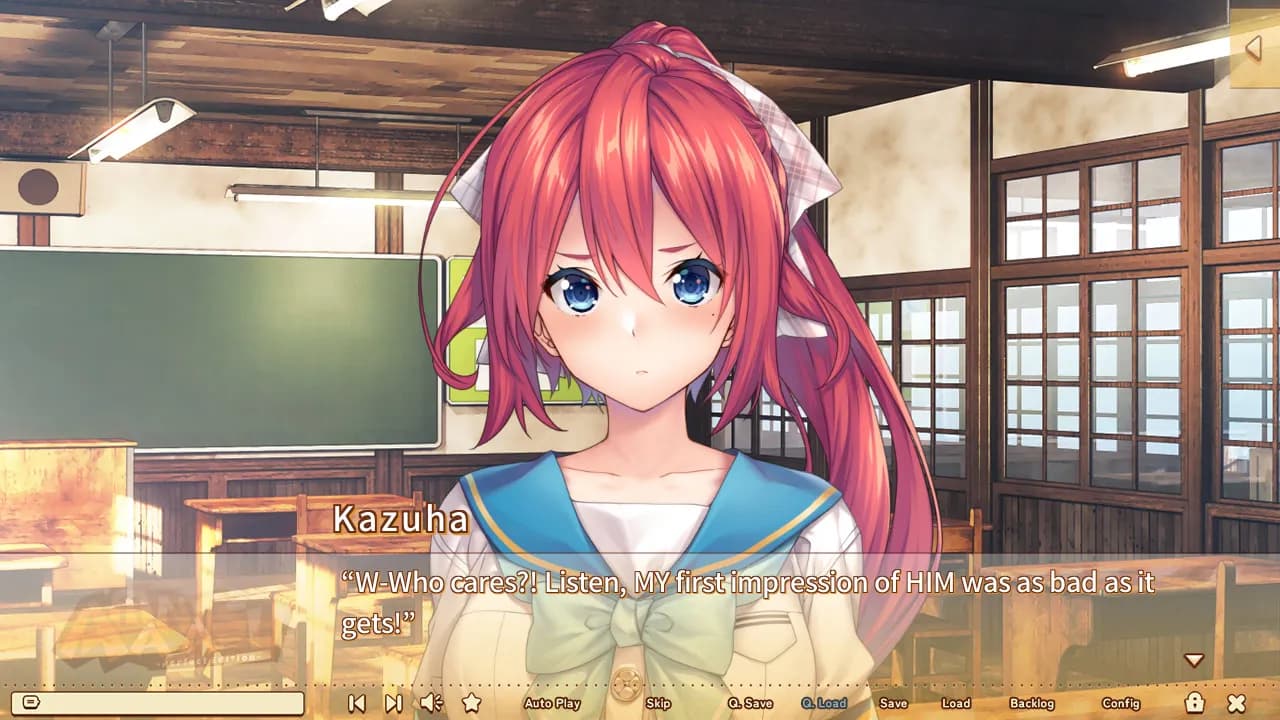Open the Config settings
Viewport: 1280px width, 720px height.
click(x=1121, y=703)
